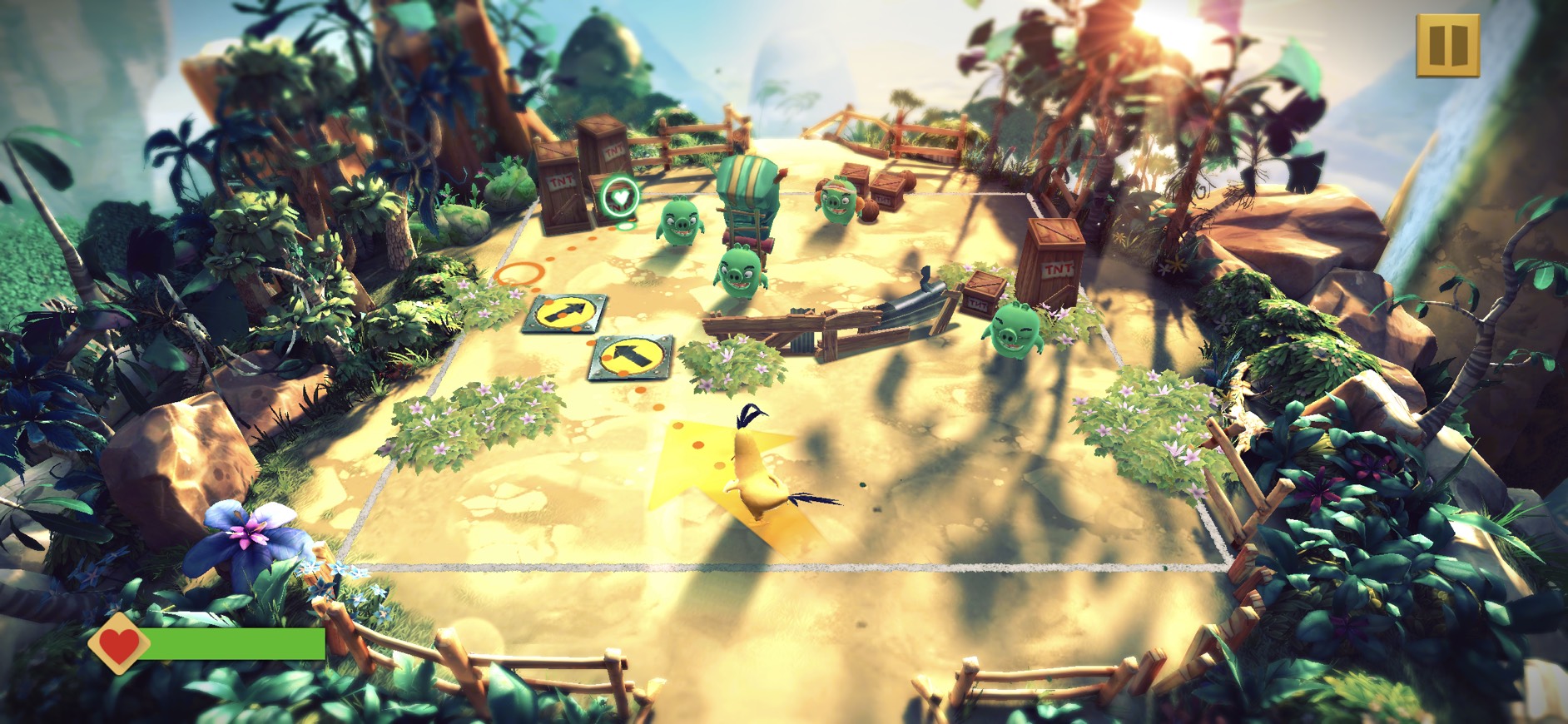The height and width of the screenshot is (724, 1568).
Task: Pause the game with the gold button
Action: click(x=1447, y=46)
